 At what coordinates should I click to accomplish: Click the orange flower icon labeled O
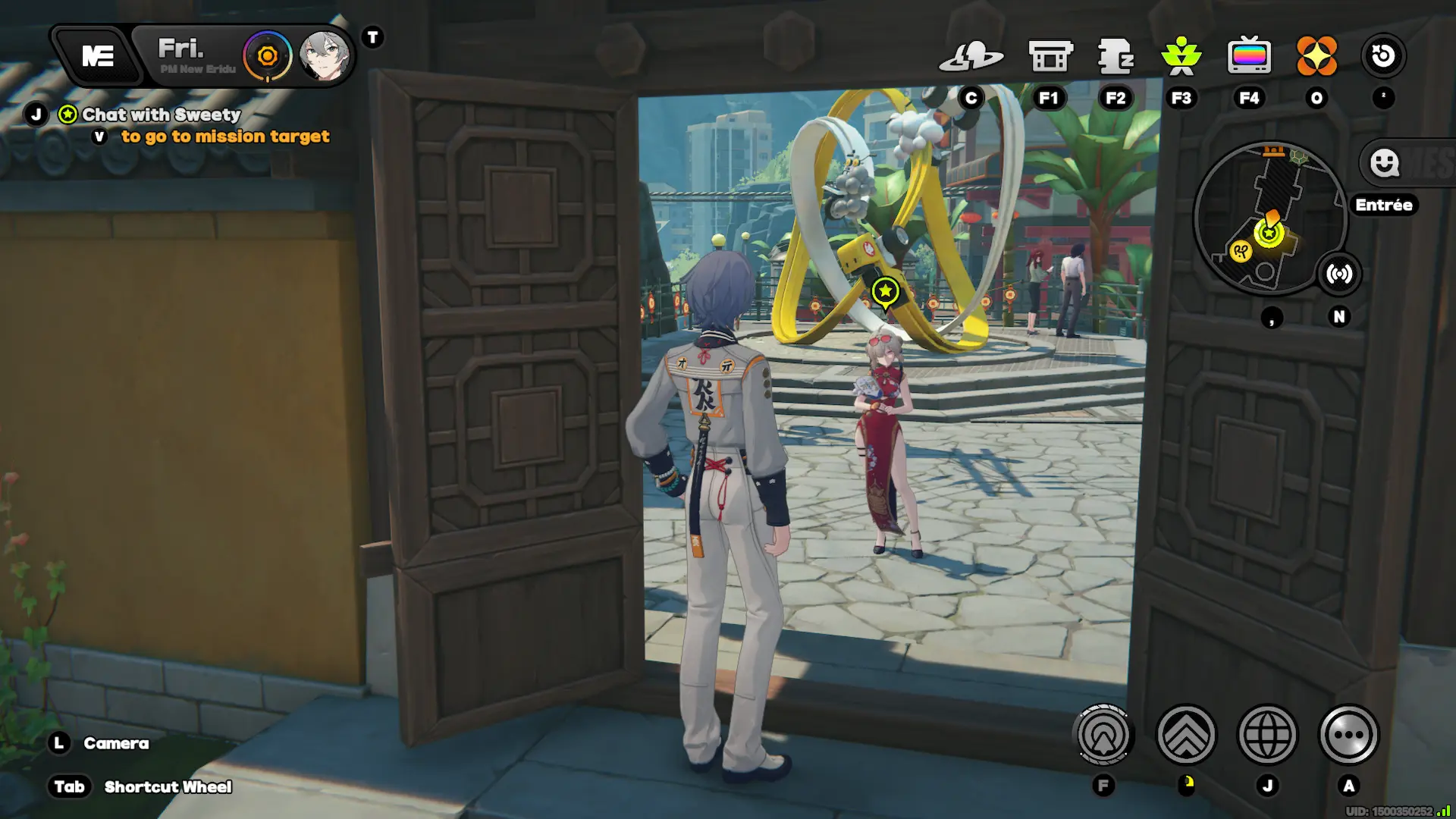pyautogui.click(x=1317, y=55)
